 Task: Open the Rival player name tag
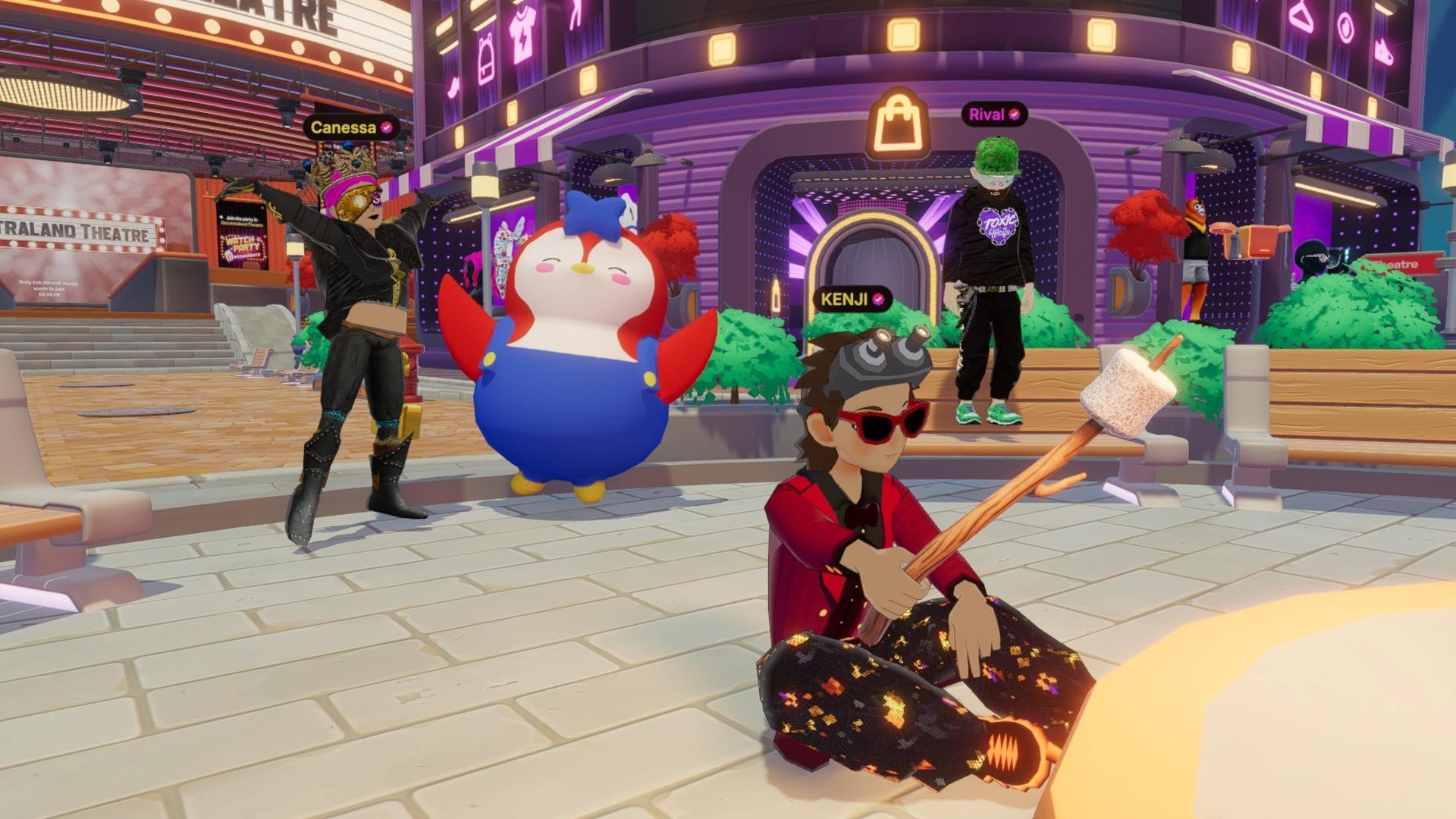(994, 115)
